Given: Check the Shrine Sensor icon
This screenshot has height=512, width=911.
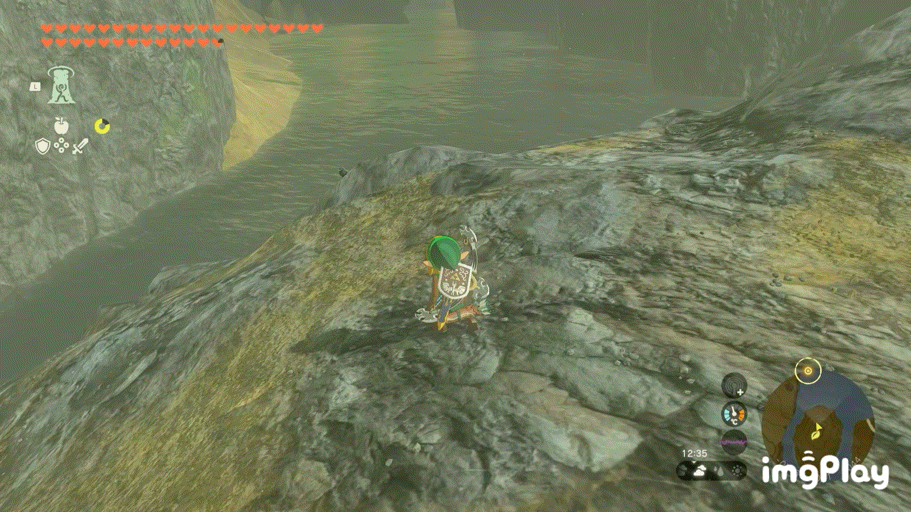Looking at the screenshot, I should (735, 385).
